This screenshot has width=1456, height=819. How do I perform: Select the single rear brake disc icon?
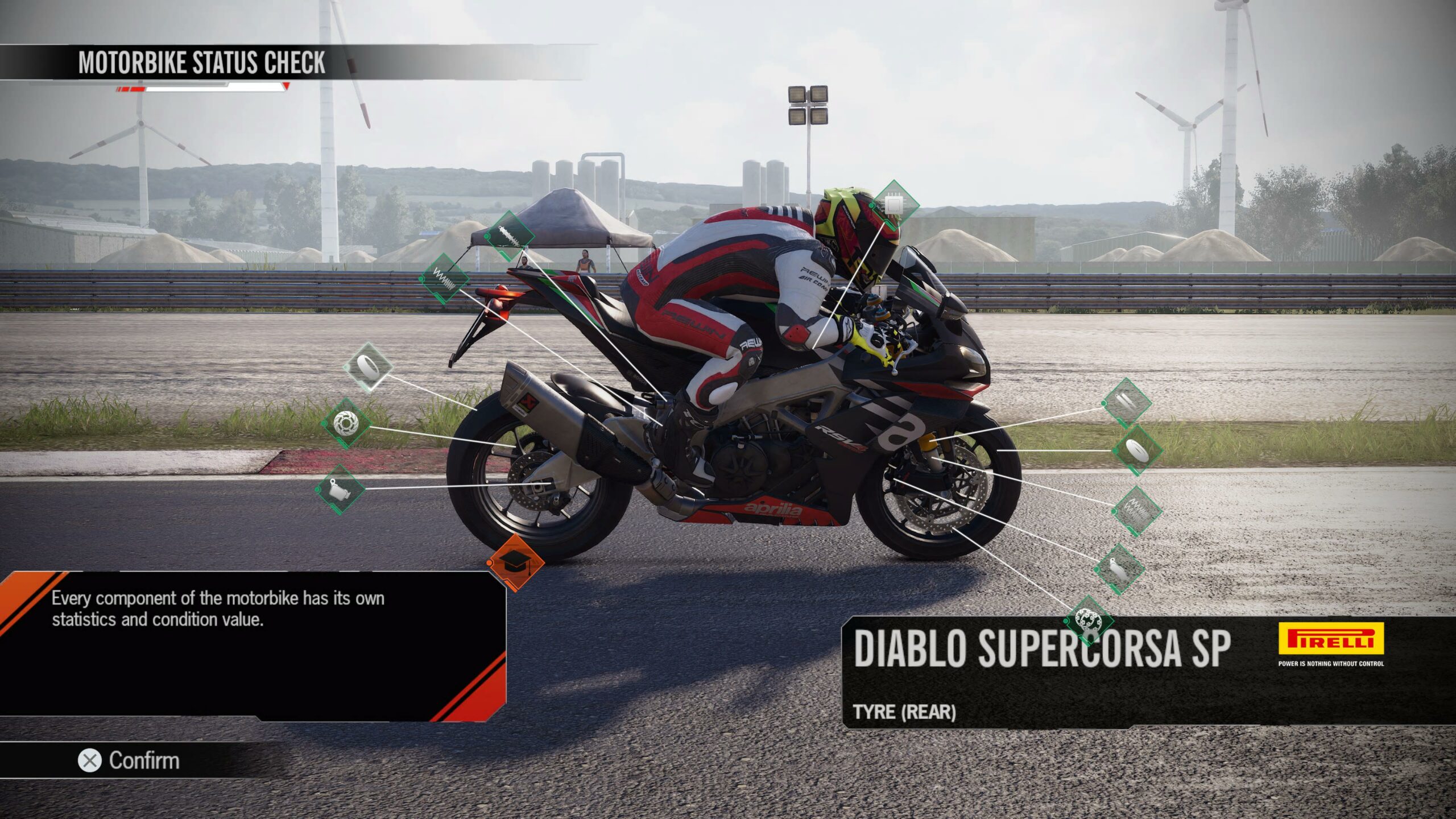[345, 424]
